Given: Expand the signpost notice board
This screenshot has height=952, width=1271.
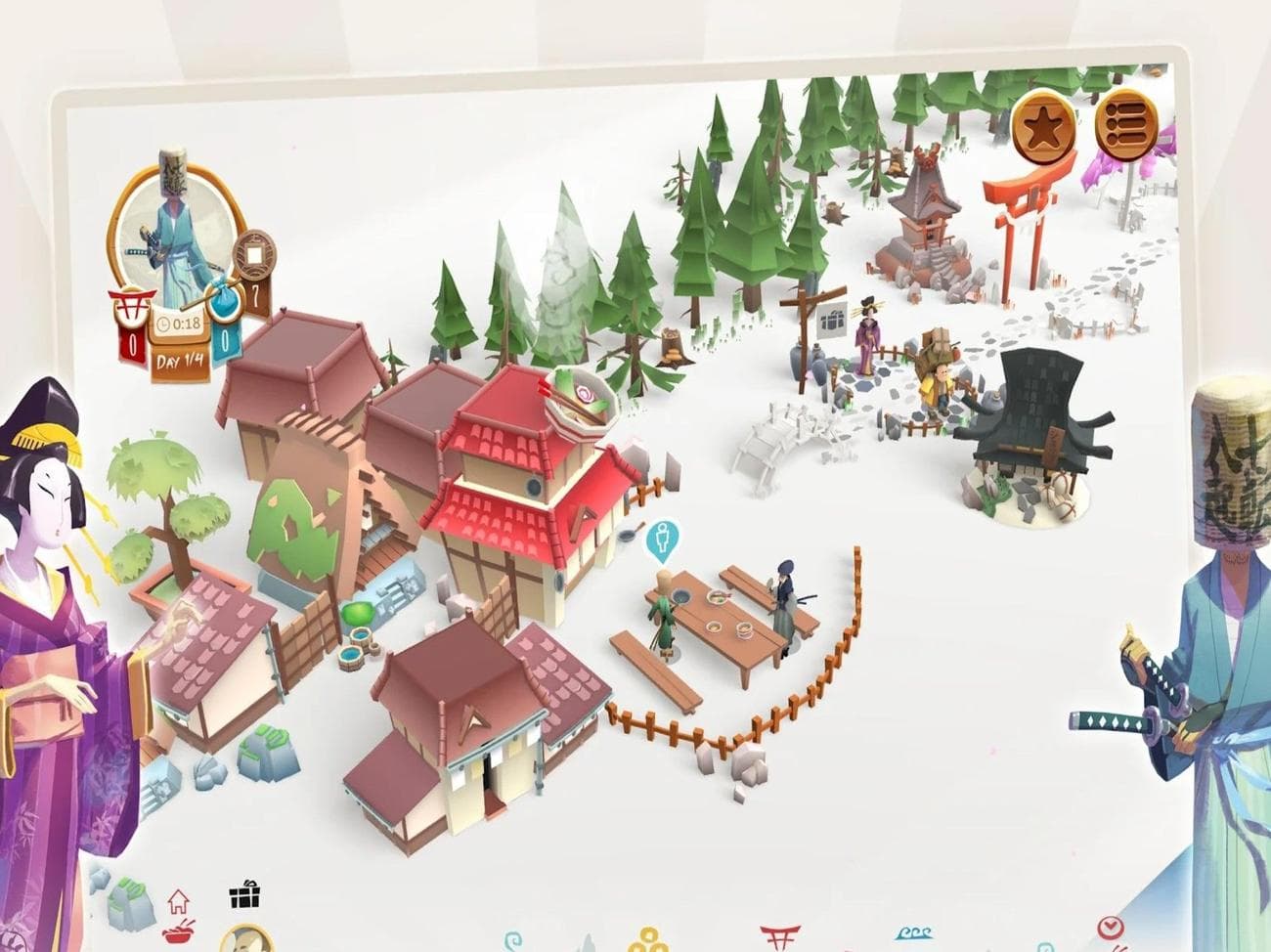Looking at the screenshot, I should coord(830,319).
